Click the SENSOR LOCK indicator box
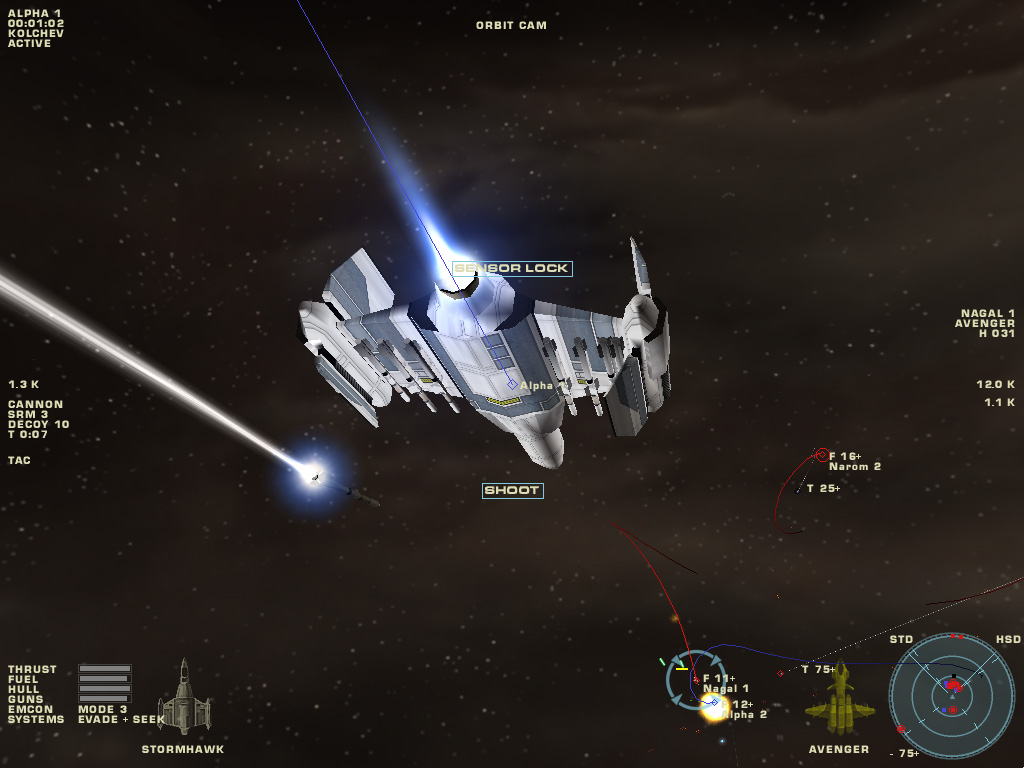This screenshot has height=768, width=1024. [x=512, y=268]
